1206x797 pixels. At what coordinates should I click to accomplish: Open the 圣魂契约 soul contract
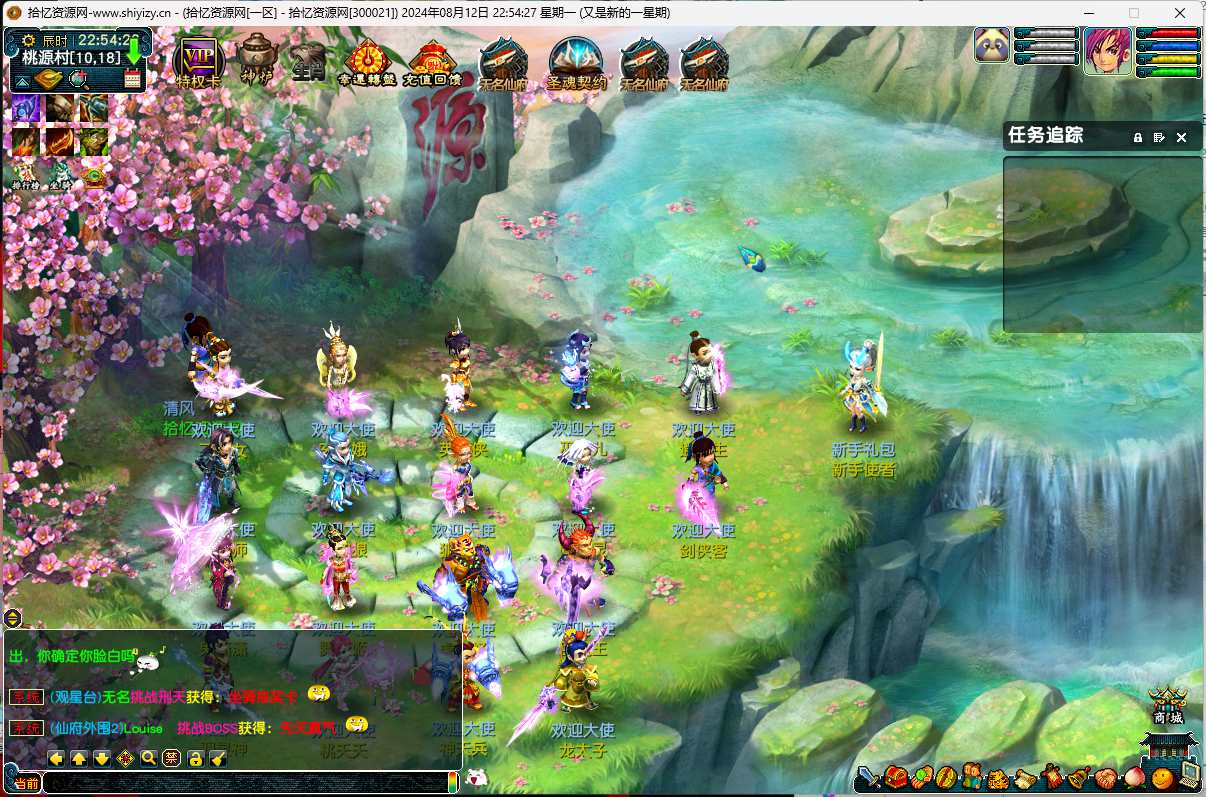577,64
